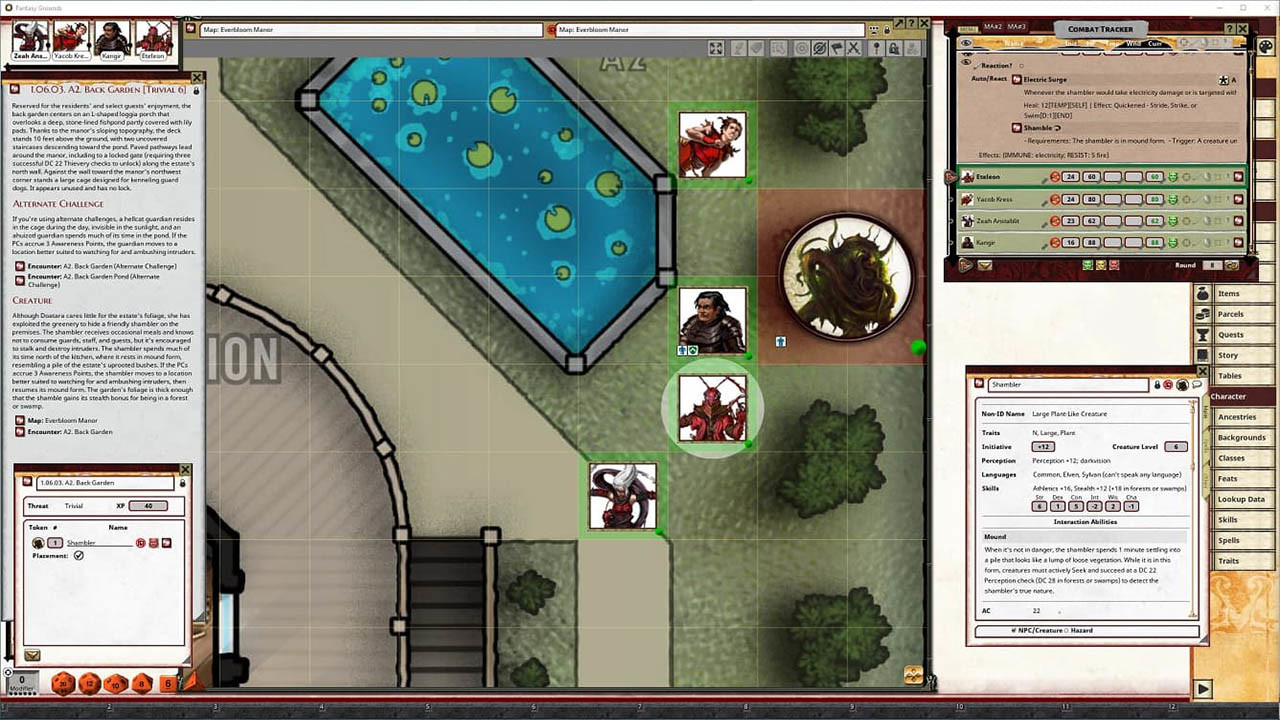The width and height of the screenshot is (1280, 720).
Task: Click the next round arrow in Combat Tracker
Action: pyautogui.click(x=1234, y=265)
